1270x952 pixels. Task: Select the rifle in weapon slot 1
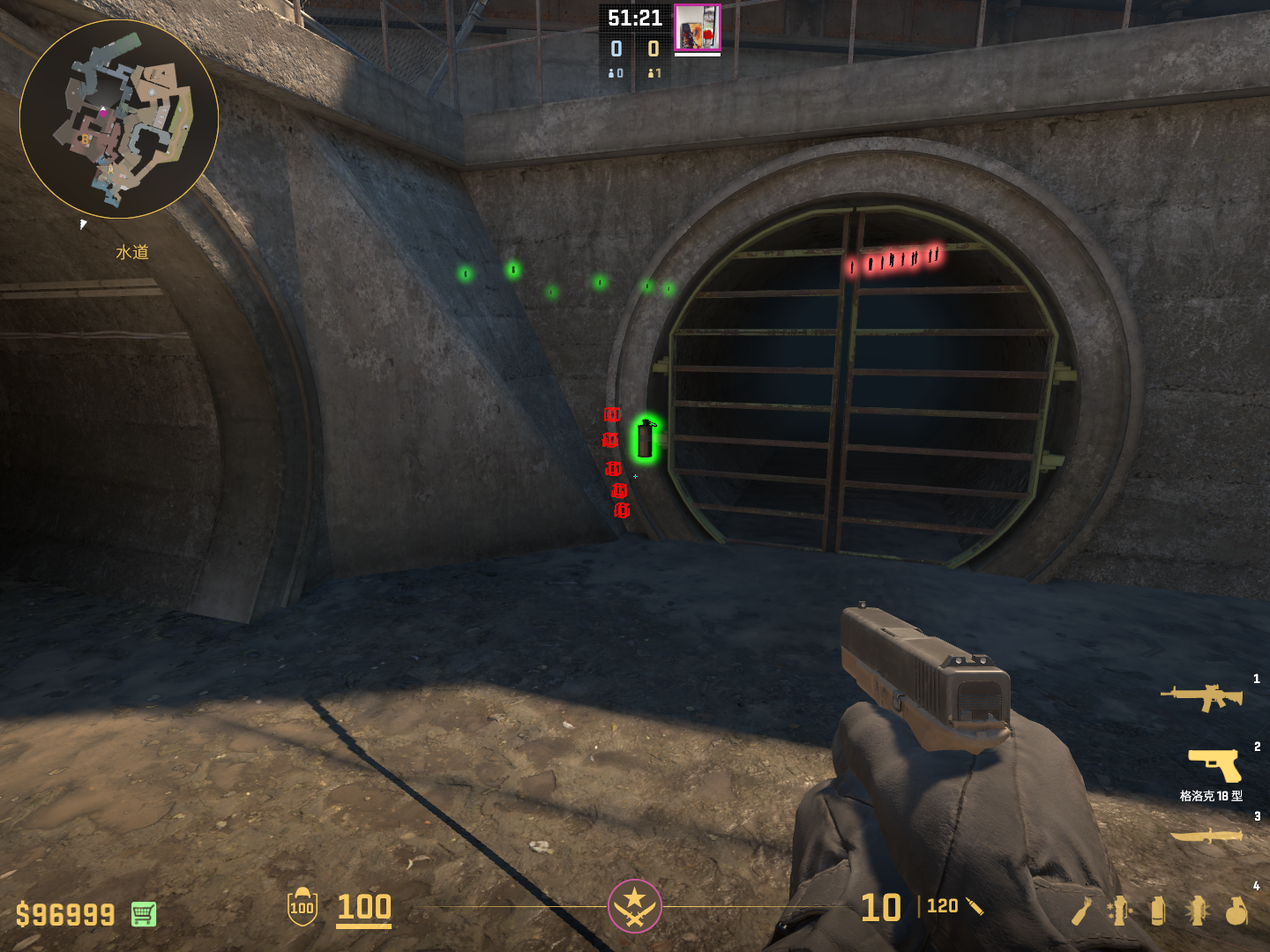click(x=1201, y=697)
